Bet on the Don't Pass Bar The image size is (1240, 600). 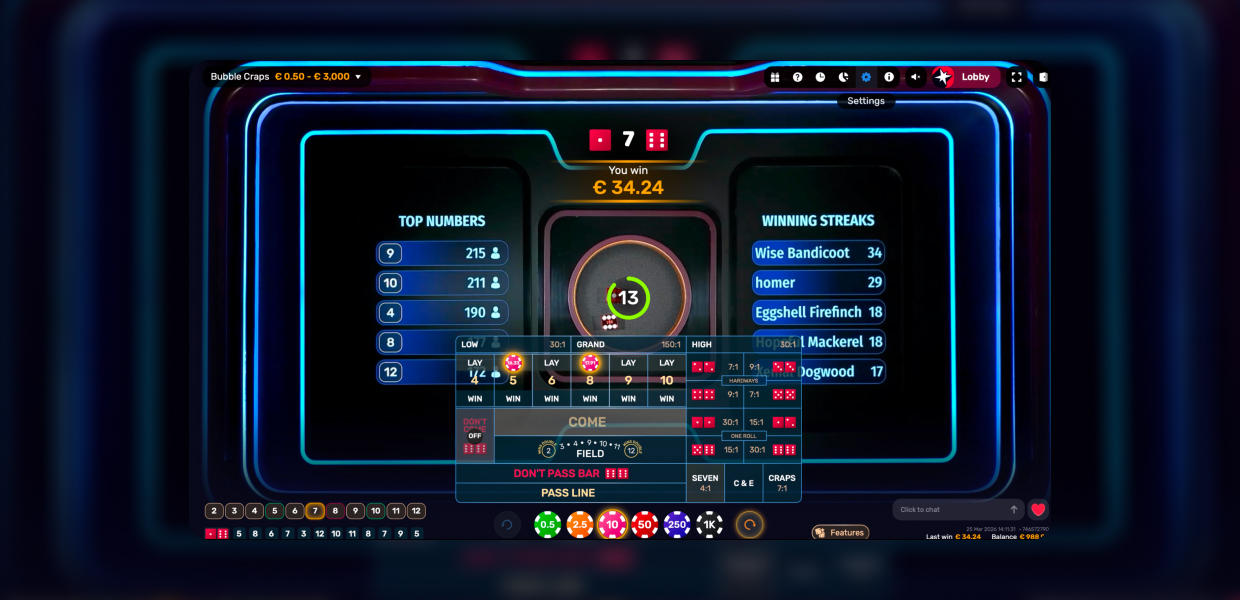point(570,473)
